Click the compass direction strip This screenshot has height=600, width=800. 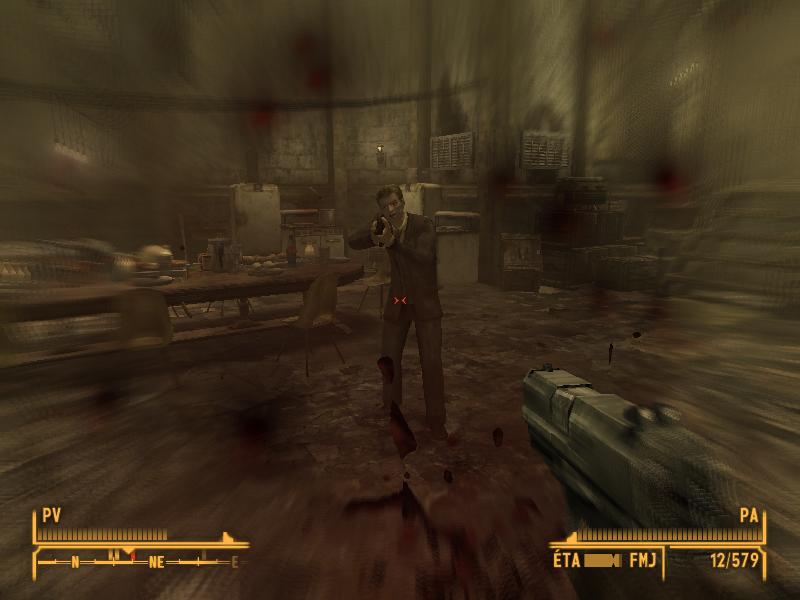140,561
